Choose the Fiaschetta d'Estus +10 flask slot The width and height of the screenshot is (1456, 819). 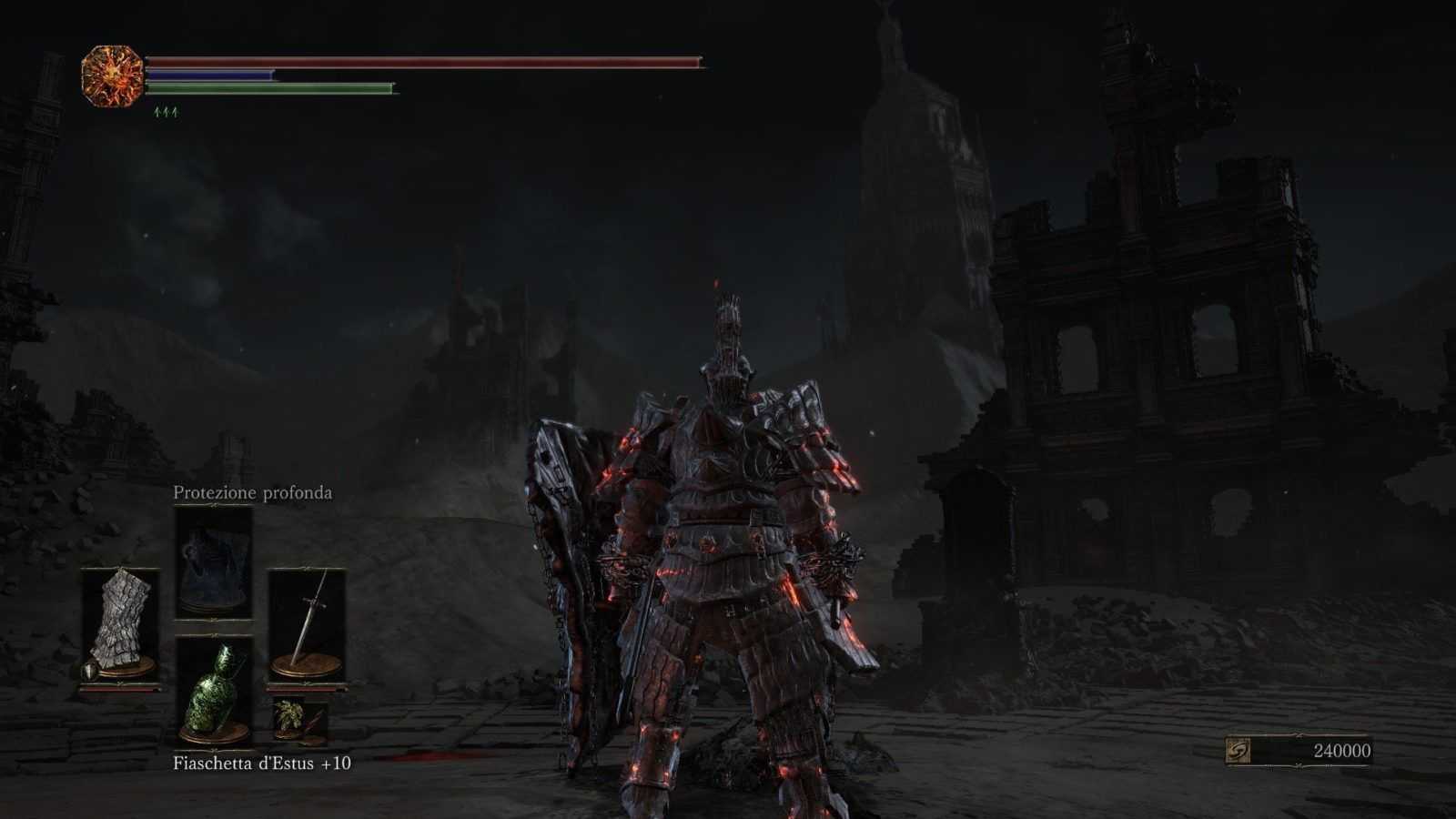[x=213, y=692]
